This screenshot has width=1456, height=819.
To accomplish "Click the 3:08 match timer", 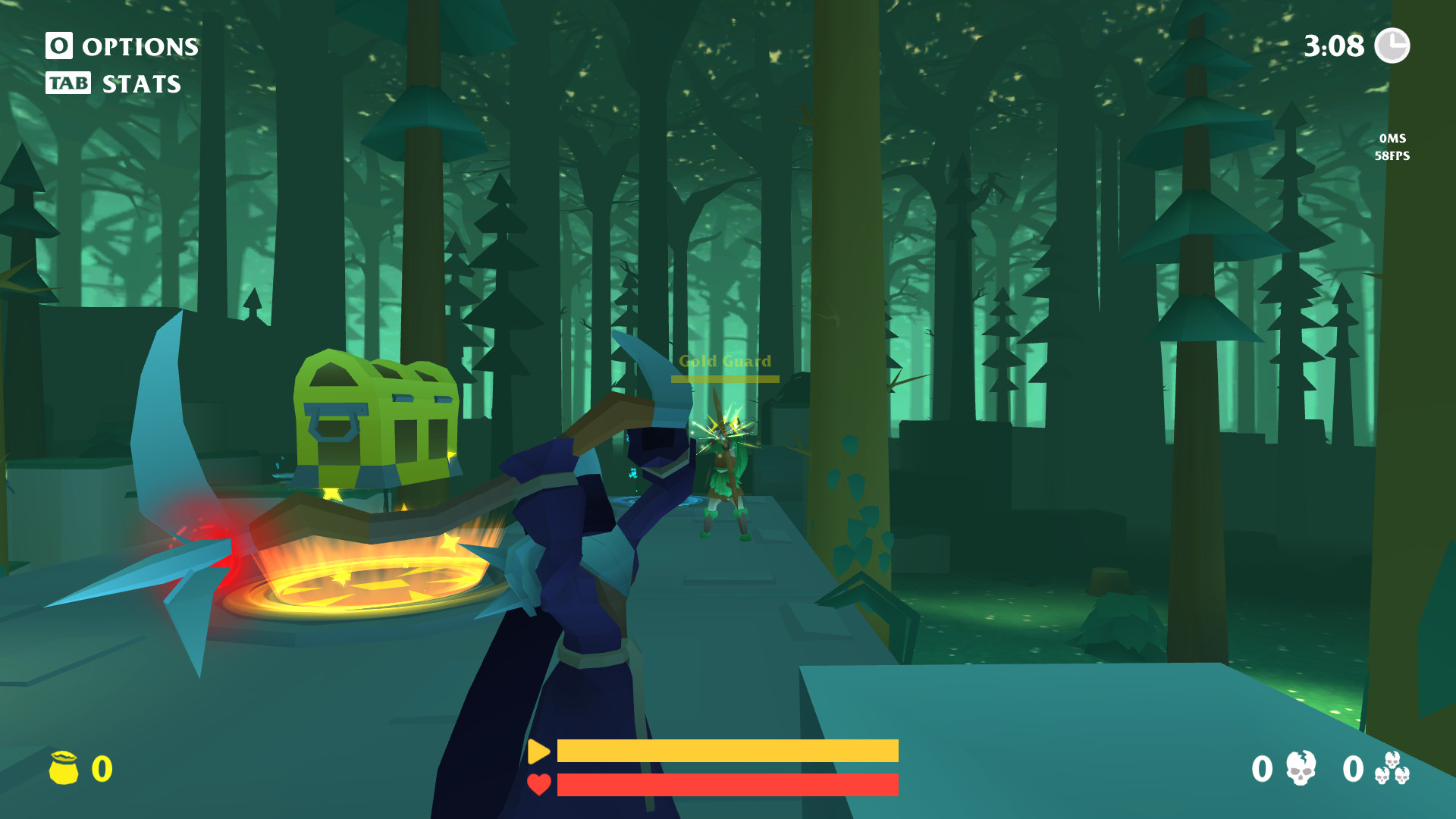I will click(x=1335, y=45).
